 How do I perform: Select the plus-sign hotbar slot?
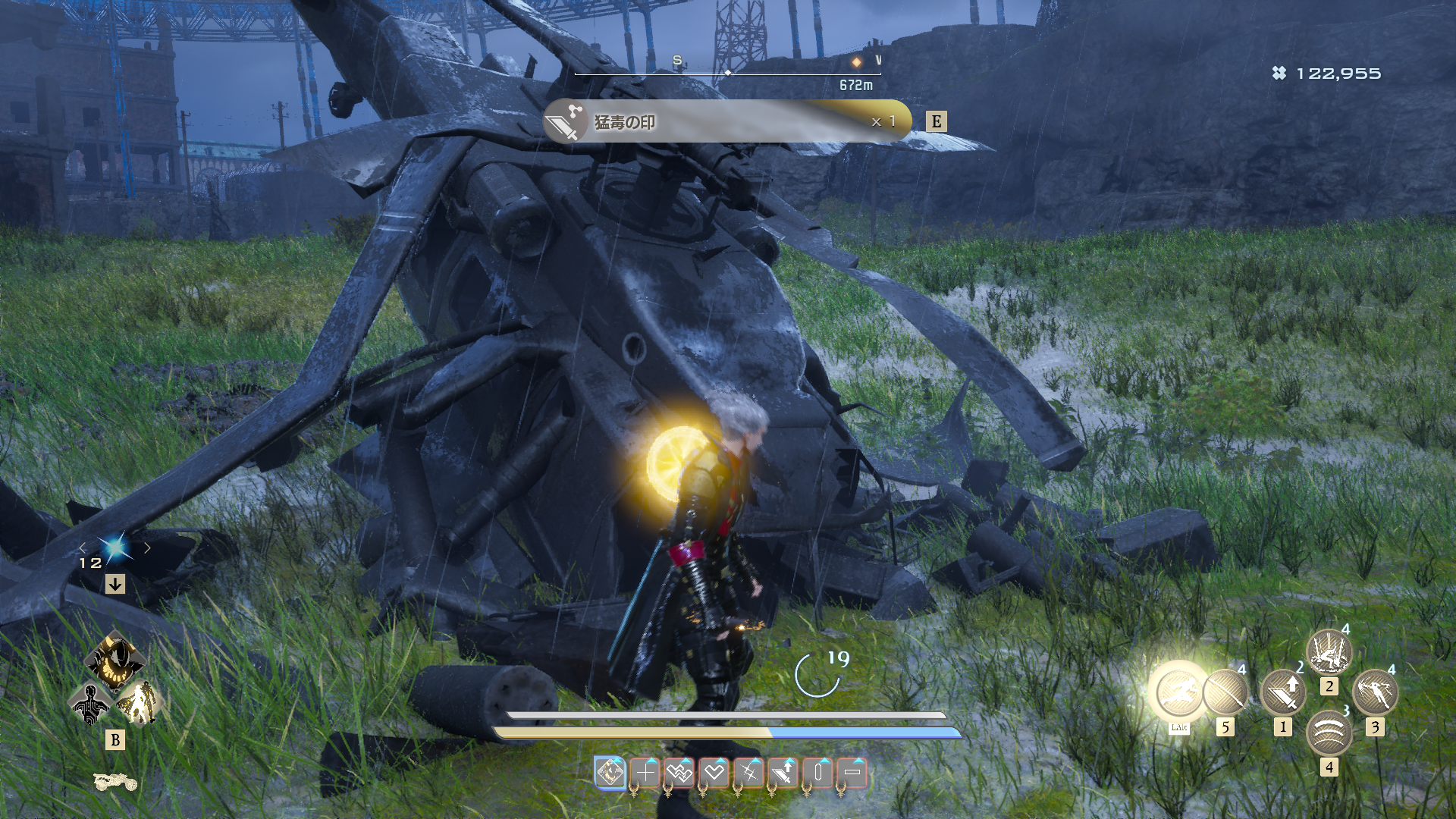(645, 773)
